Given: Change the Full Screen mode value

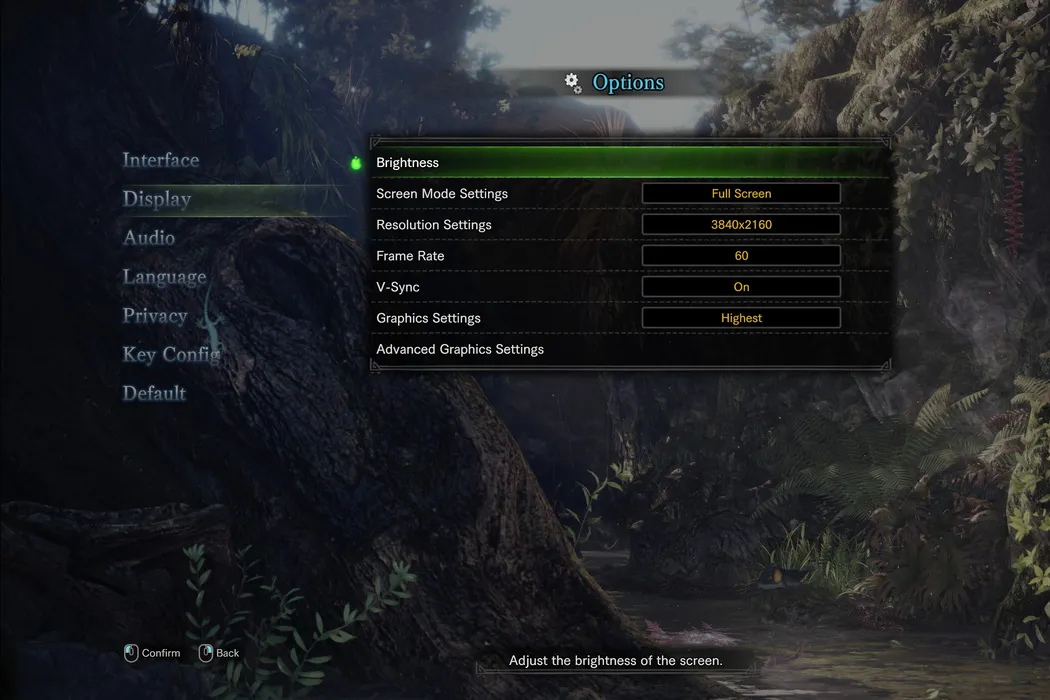Looking at the screenshot, I should (741, 194).
